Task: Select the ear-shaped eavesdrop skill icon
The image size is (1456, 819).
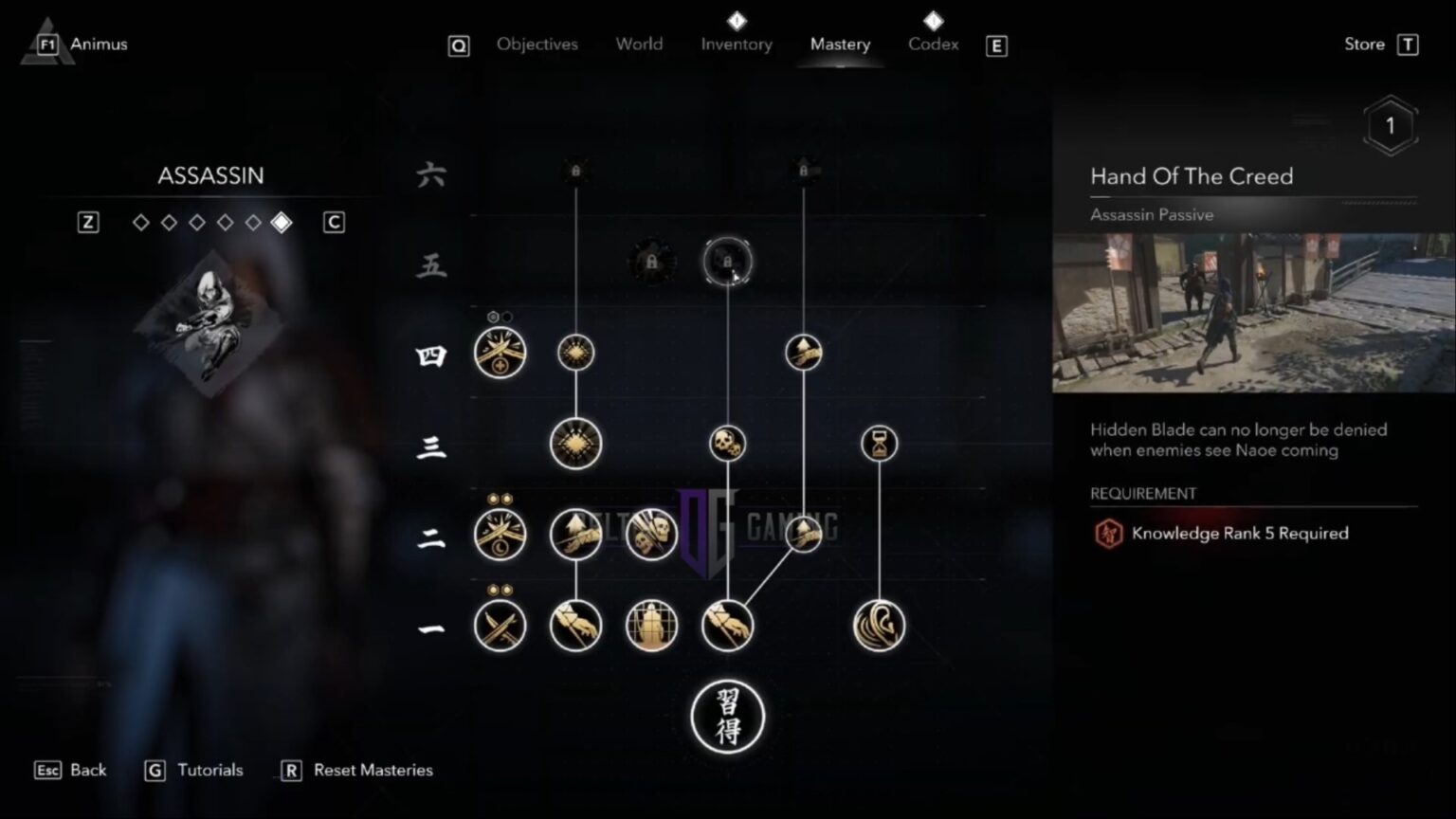Action: click(878, 626)
